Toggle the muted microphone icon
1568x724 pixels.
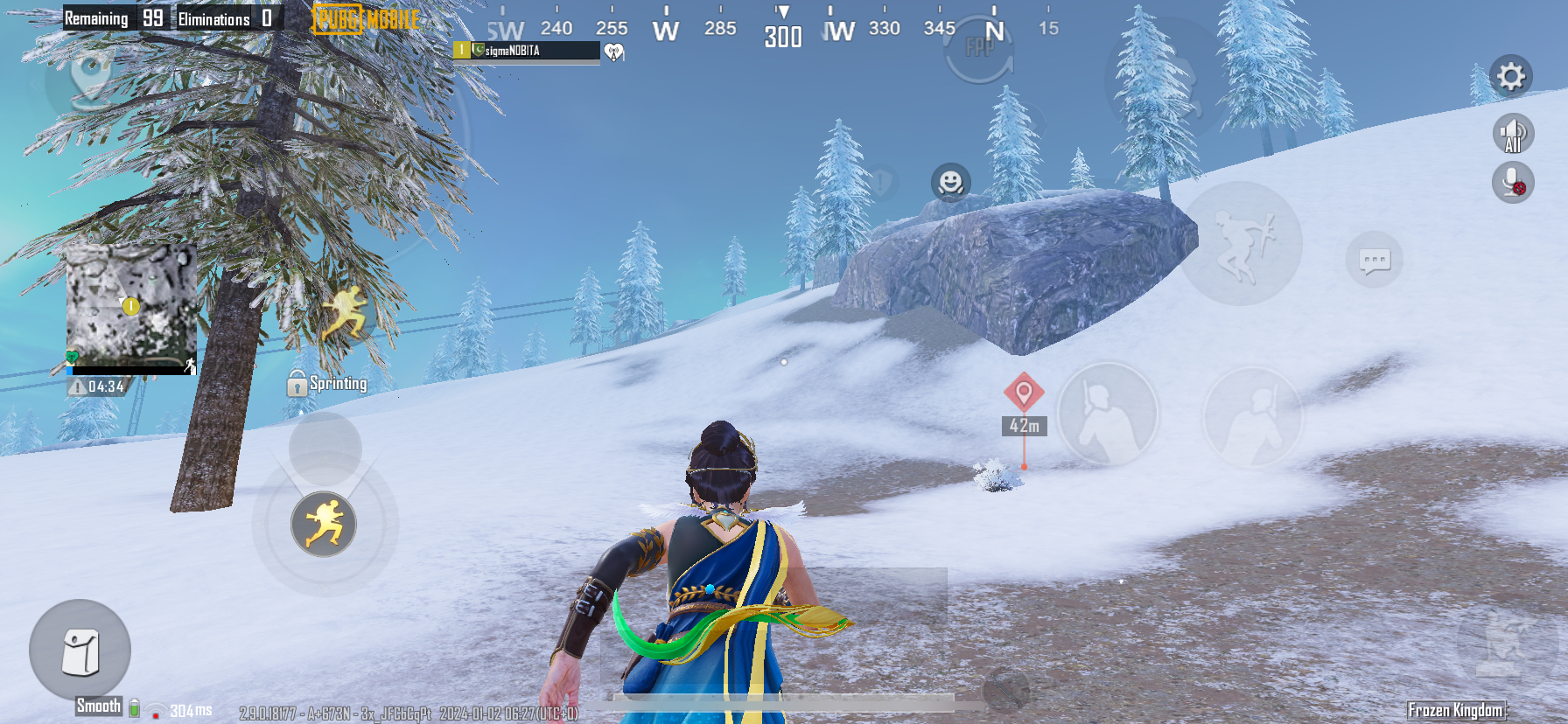[x=1513, y=183]
